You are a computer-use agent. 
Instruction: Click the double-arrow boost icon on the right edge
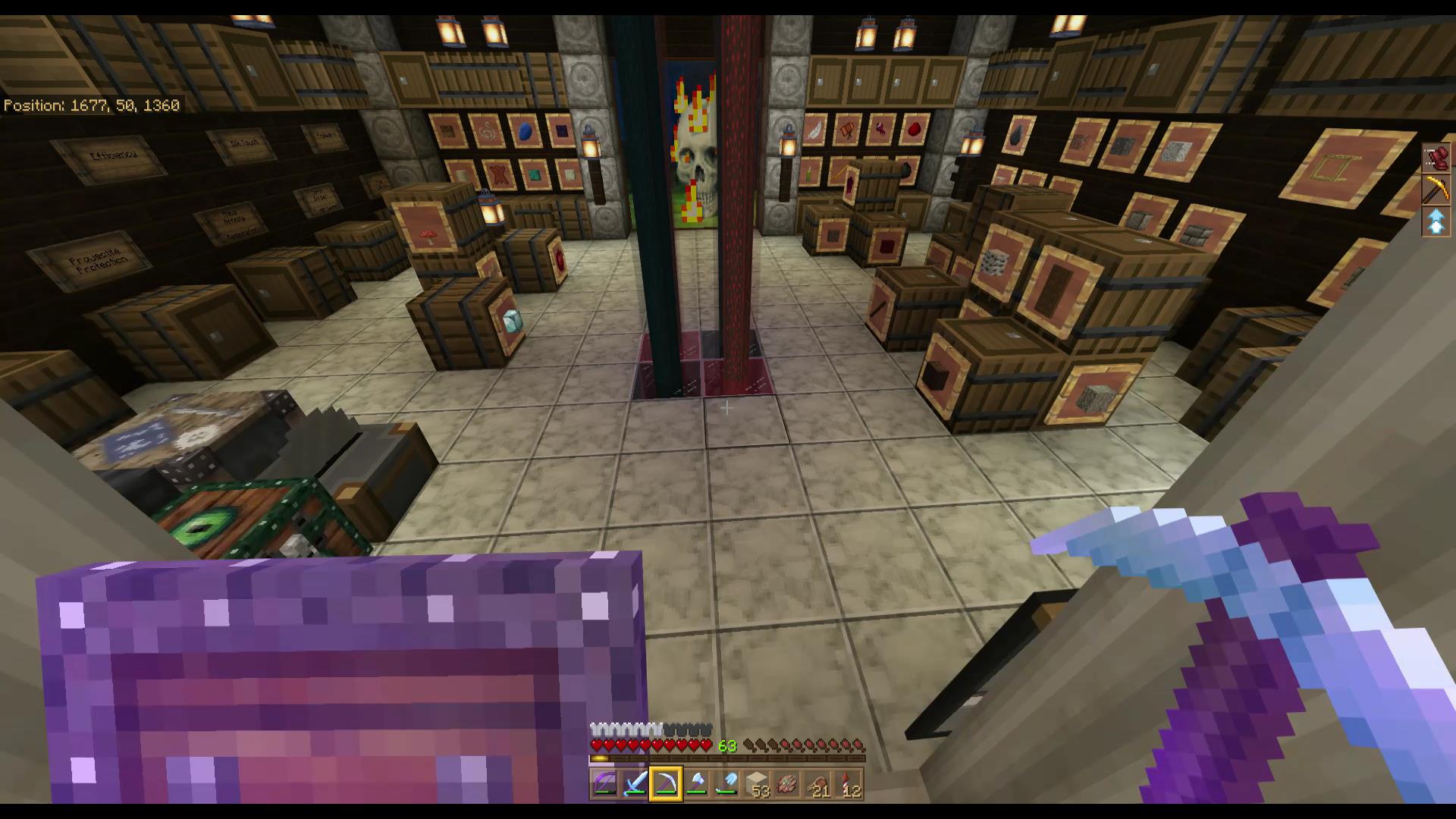coord(1436,222)
